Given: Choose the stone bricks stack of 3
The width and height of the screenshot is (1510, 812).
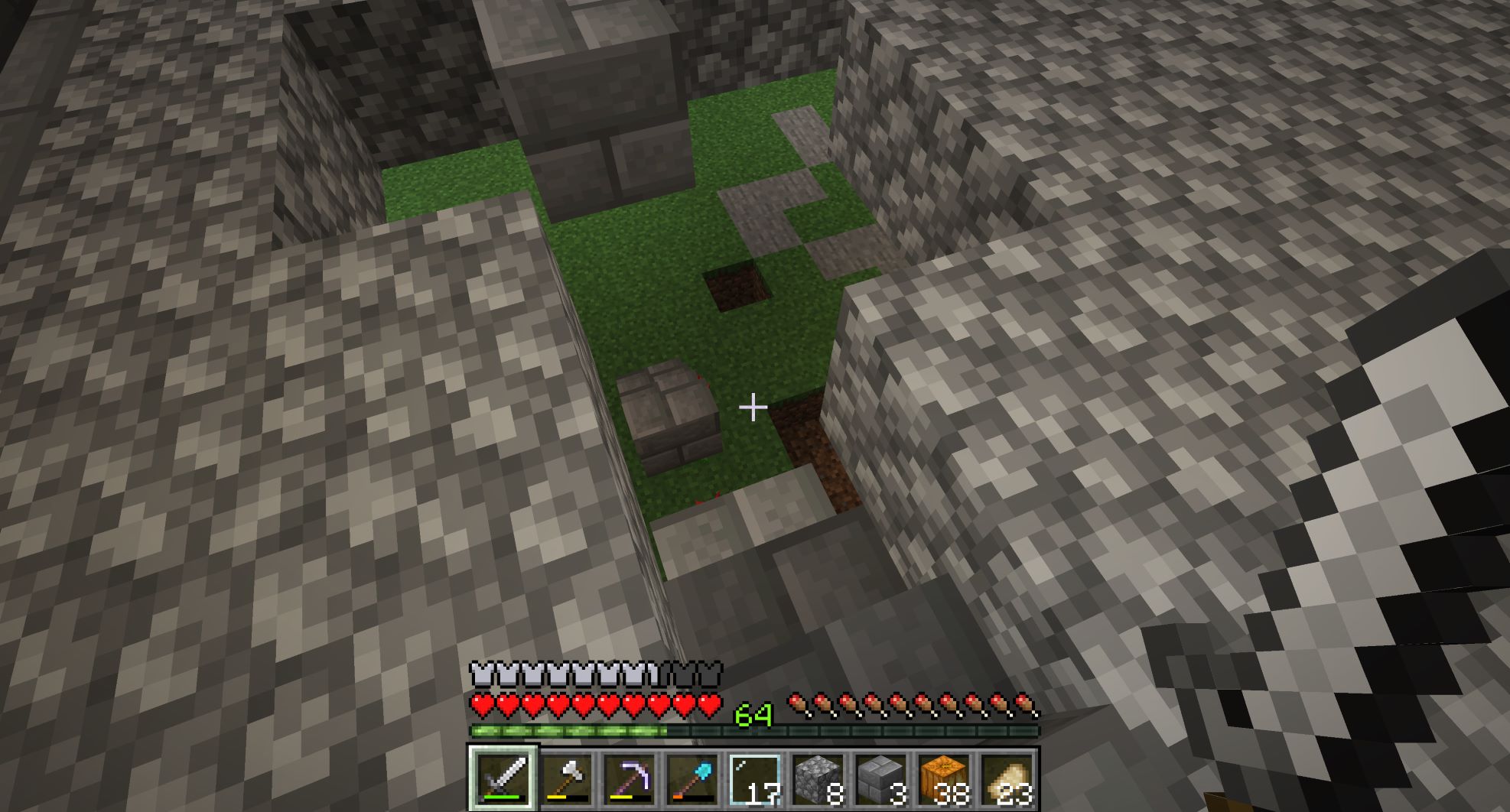Looking at the screenshot, I should pyautogui.click(x=880, y=778).
